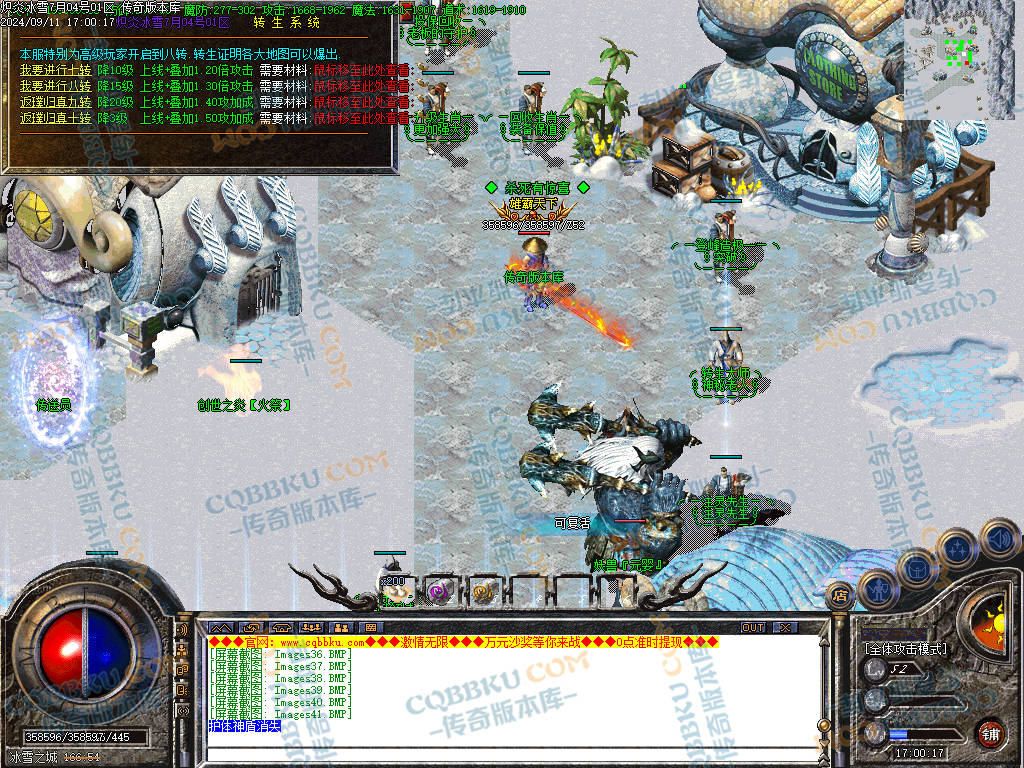Switch the 全体攻击模式 attack mode label
This screenshot has width=1024, height=768.
[x=906, y=649]
